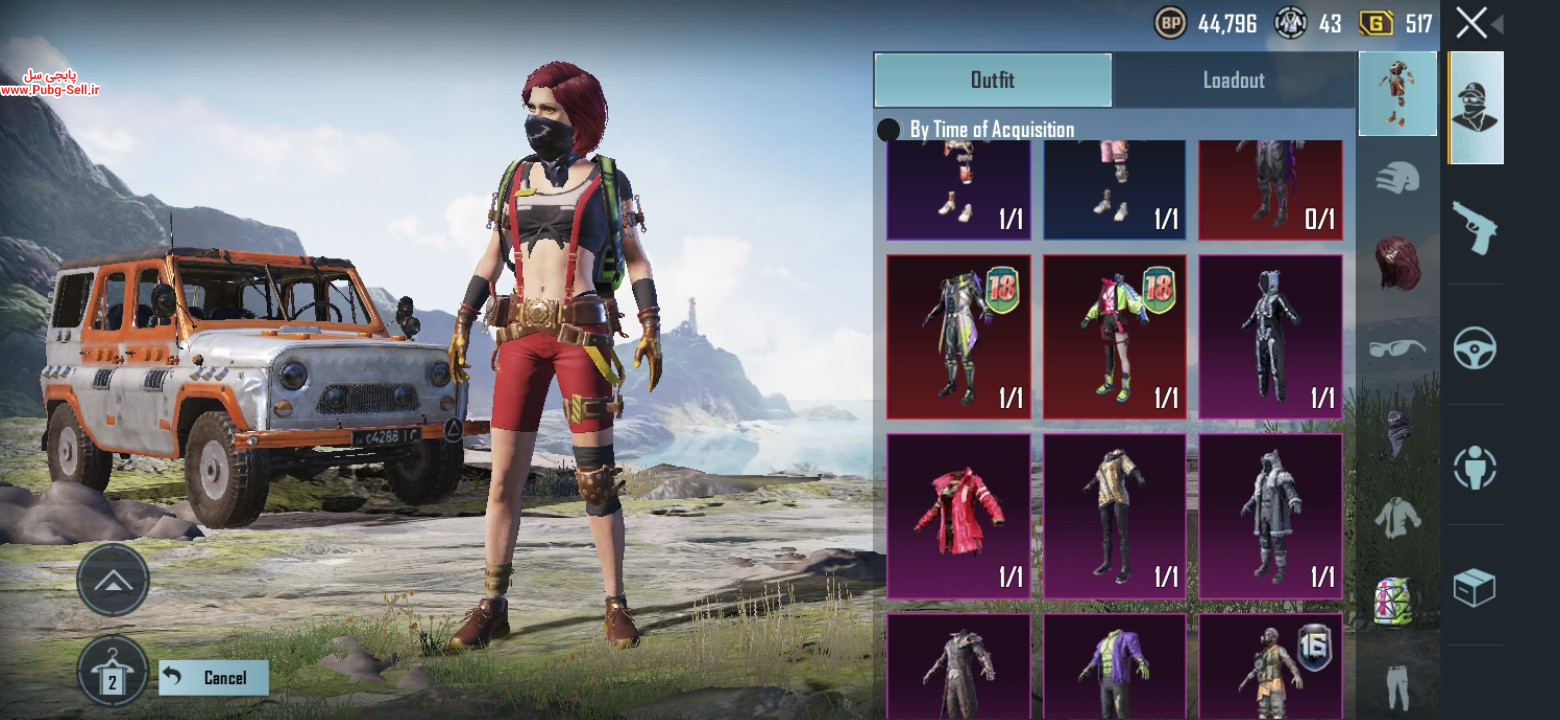Expand the up-arrow circle button
This screenshot has height=720, width=1560.
pos(112,580)
